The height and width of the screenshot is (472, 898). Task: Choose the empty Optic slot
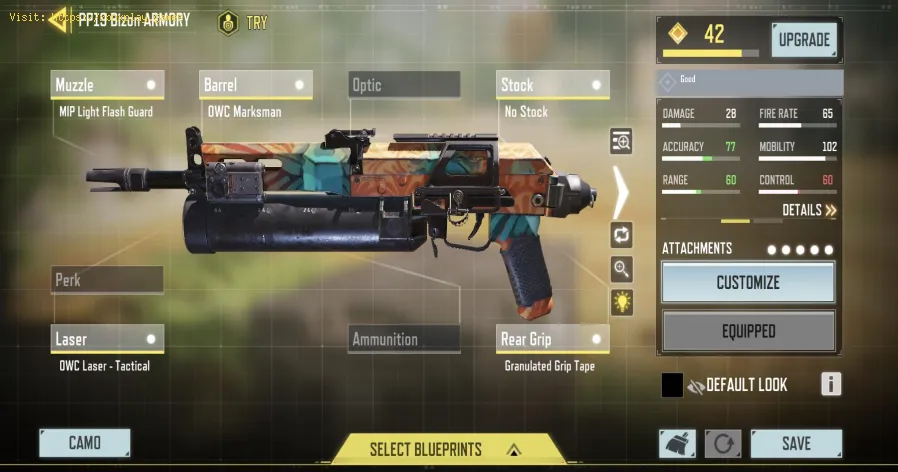[x=404, y=85]
